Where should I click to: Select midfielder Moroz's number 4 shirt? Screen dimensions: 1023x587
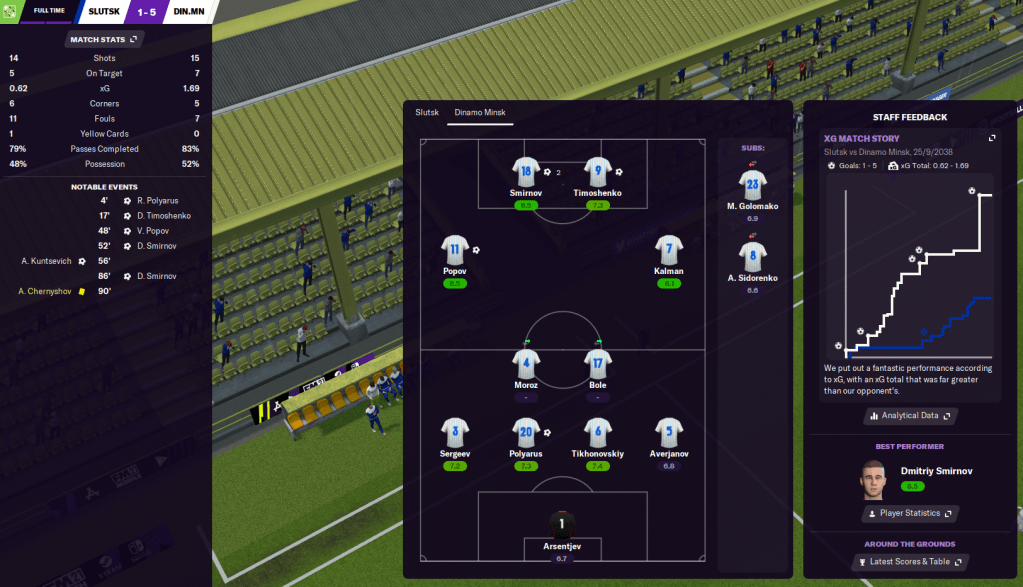[x=526, y=363]
